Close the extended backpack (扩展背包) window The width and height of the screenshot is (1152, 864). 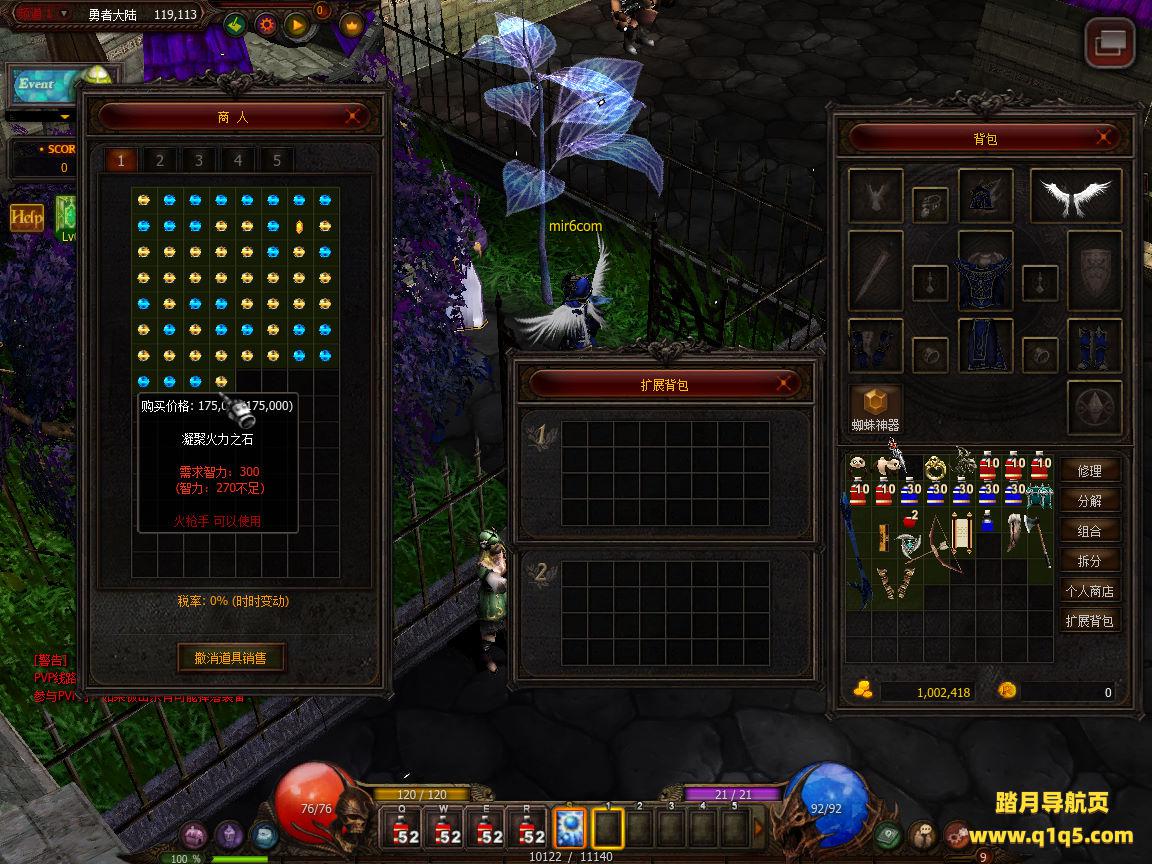coord(786,384)
